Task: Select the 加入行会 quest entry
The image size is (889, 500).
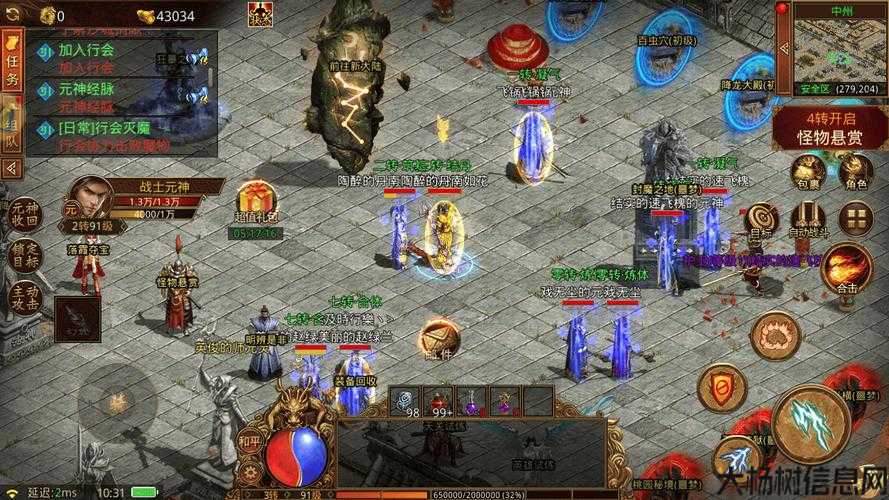Action: [x=86, y=49]
